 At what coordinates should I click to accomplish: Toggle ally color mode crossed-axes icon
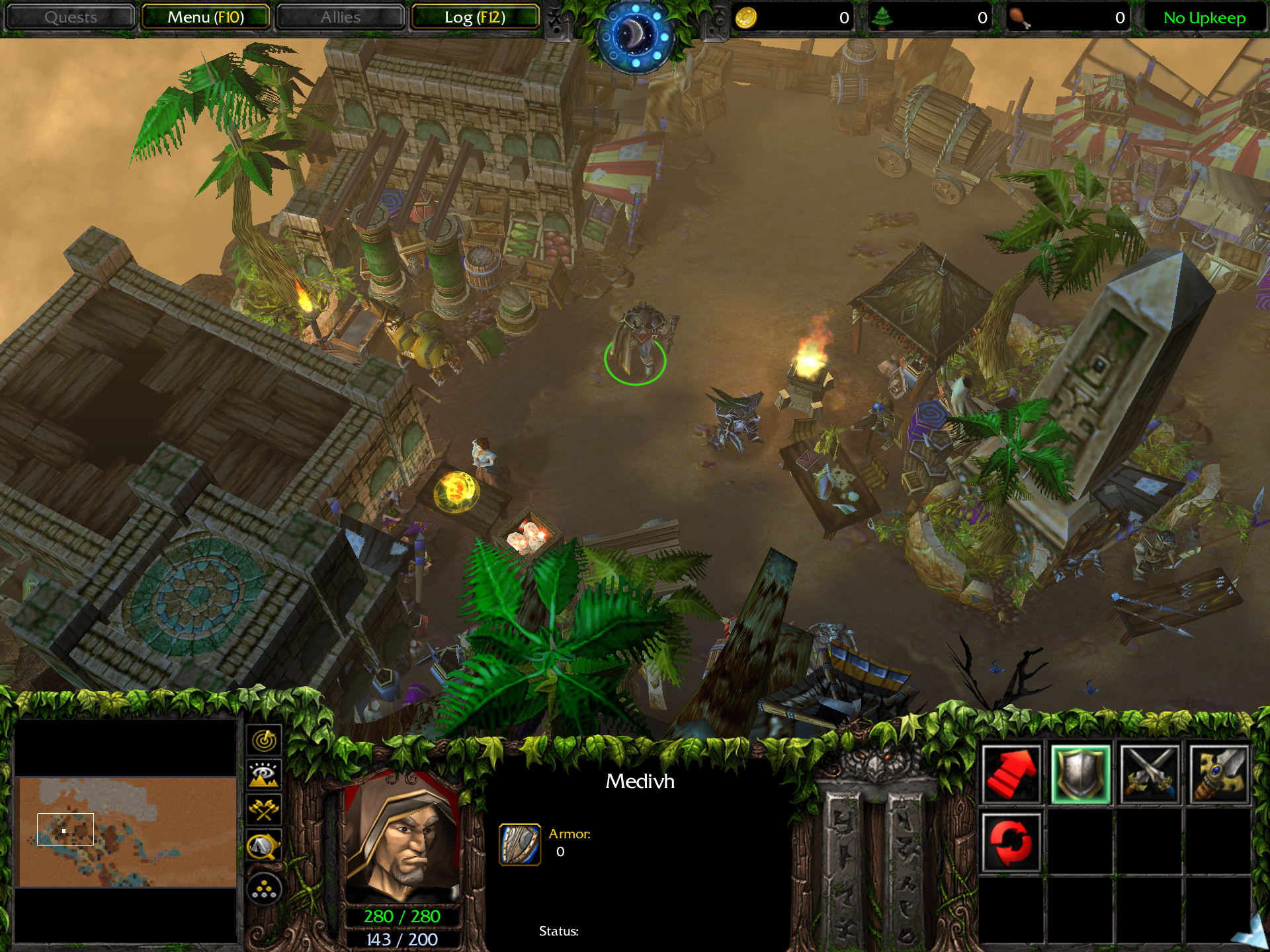pyautogui.click(x=265, y=809)
